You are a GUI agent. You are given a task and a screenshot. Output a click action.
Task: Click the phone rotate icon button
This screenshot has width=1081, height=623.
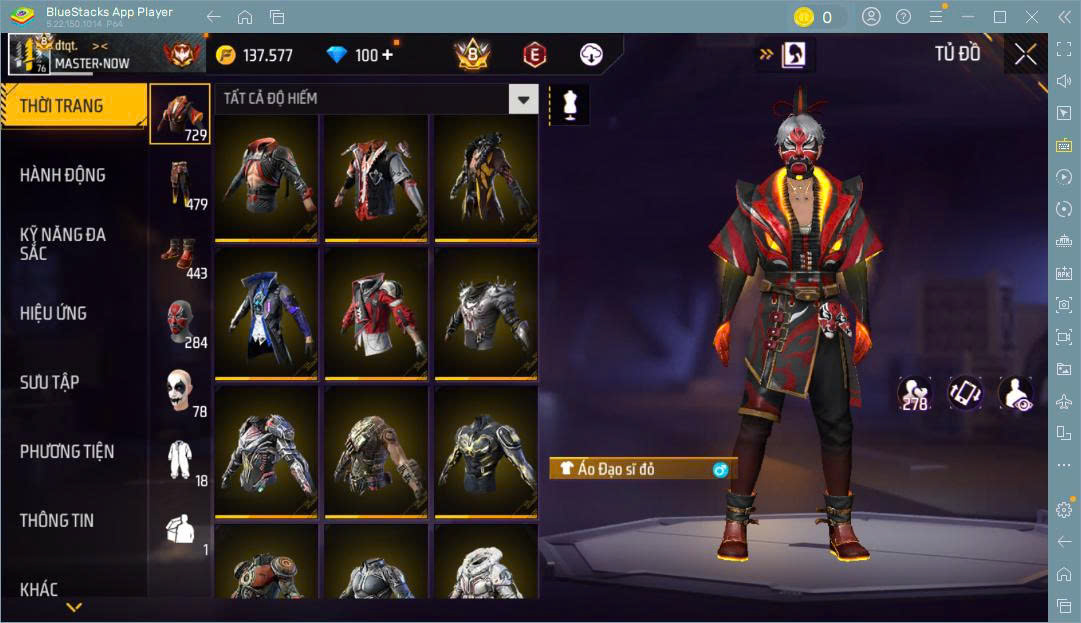[965, 394]
